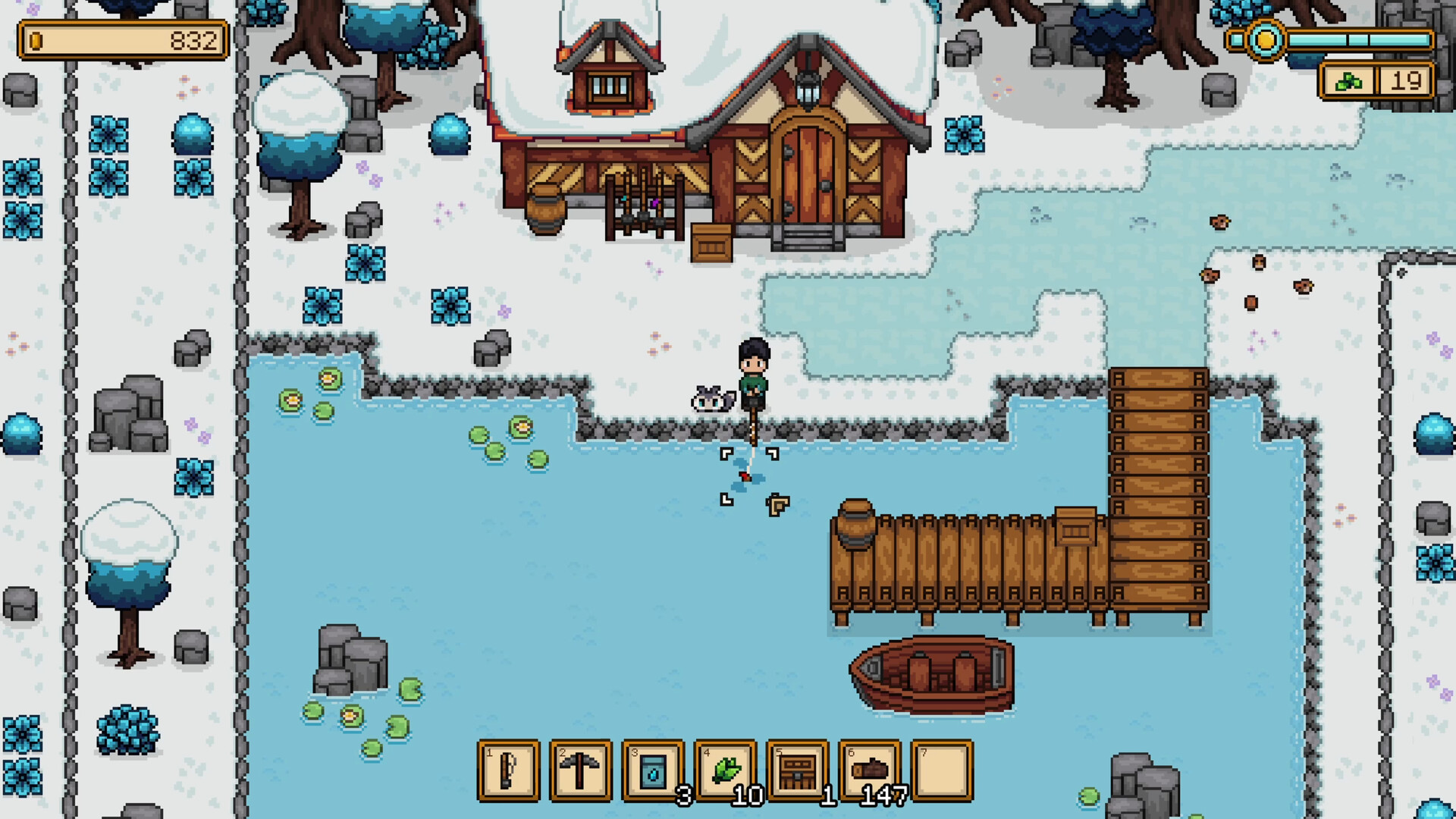Image resolution: width=1456 pixels, height=819 pixels.
Task: Select the bait jar in hotbar slot 3
Action: coord(652,770)
